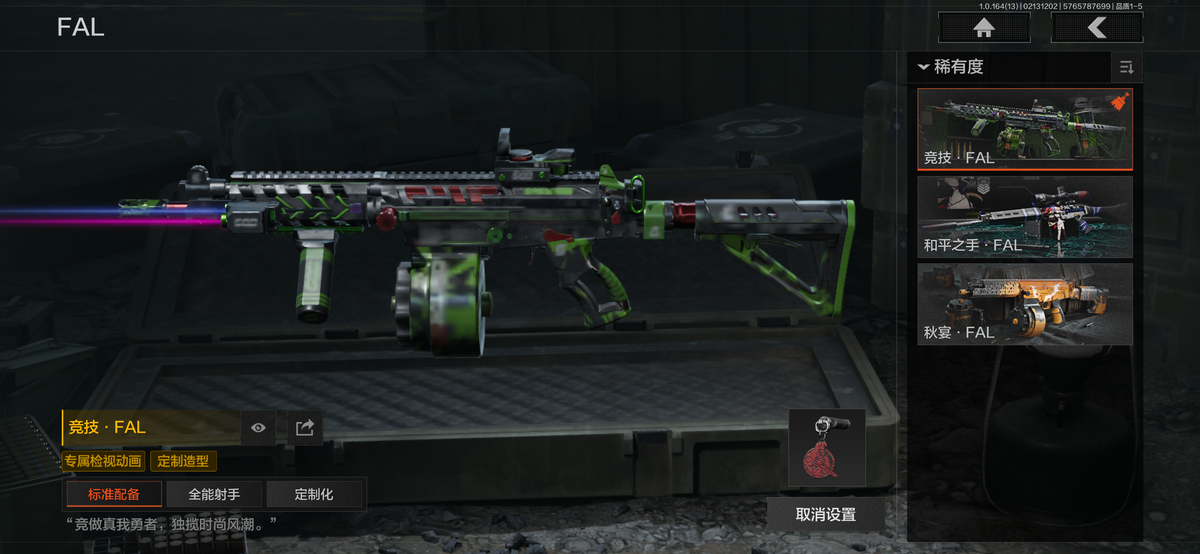Switch to the 标准配备 tab
The width and height of the screenshot is (1200, 554).
[113, 494]
